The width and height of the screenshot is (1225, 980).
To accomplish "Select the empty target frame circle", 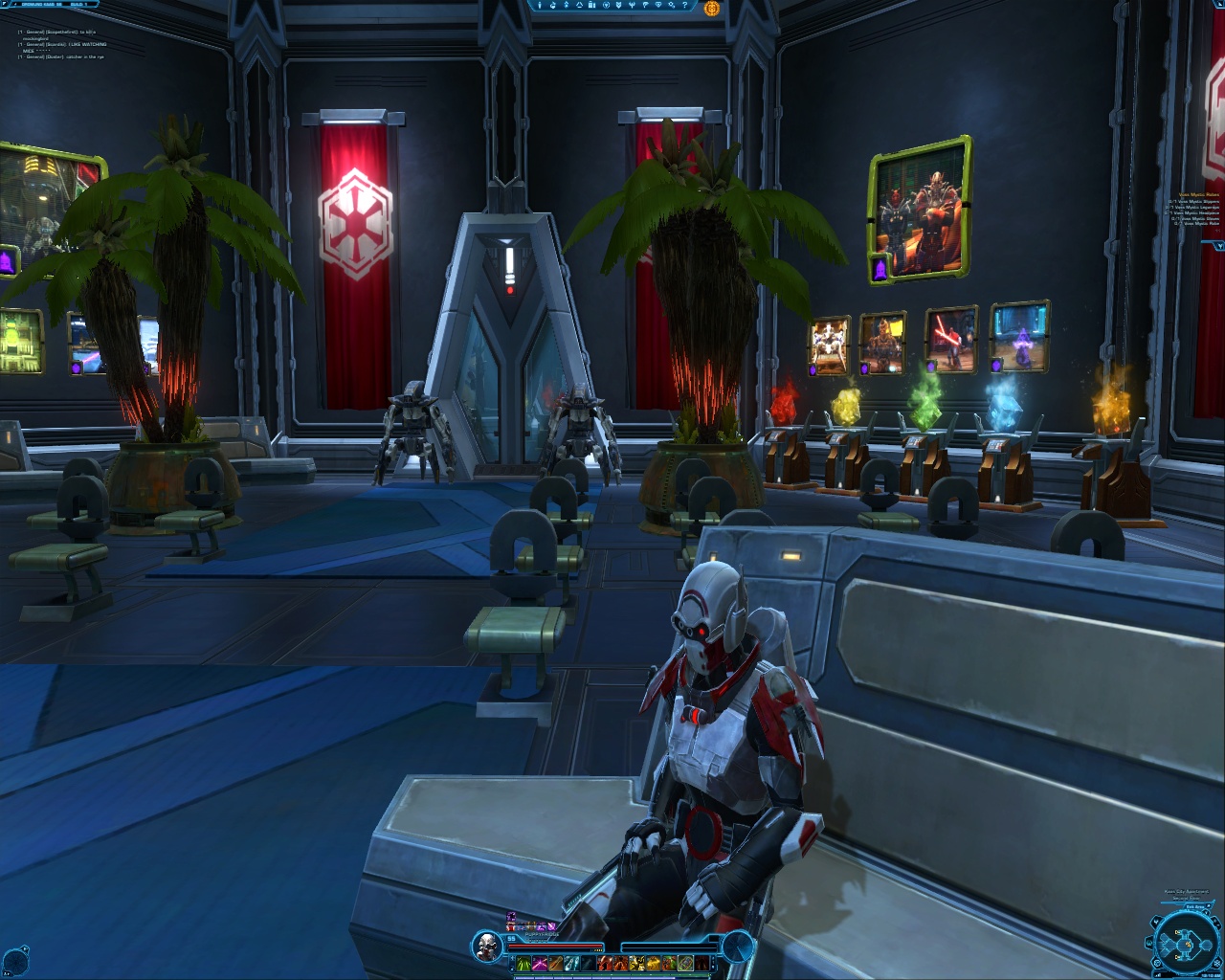I will pyautogui.click(x=738, y=947).
